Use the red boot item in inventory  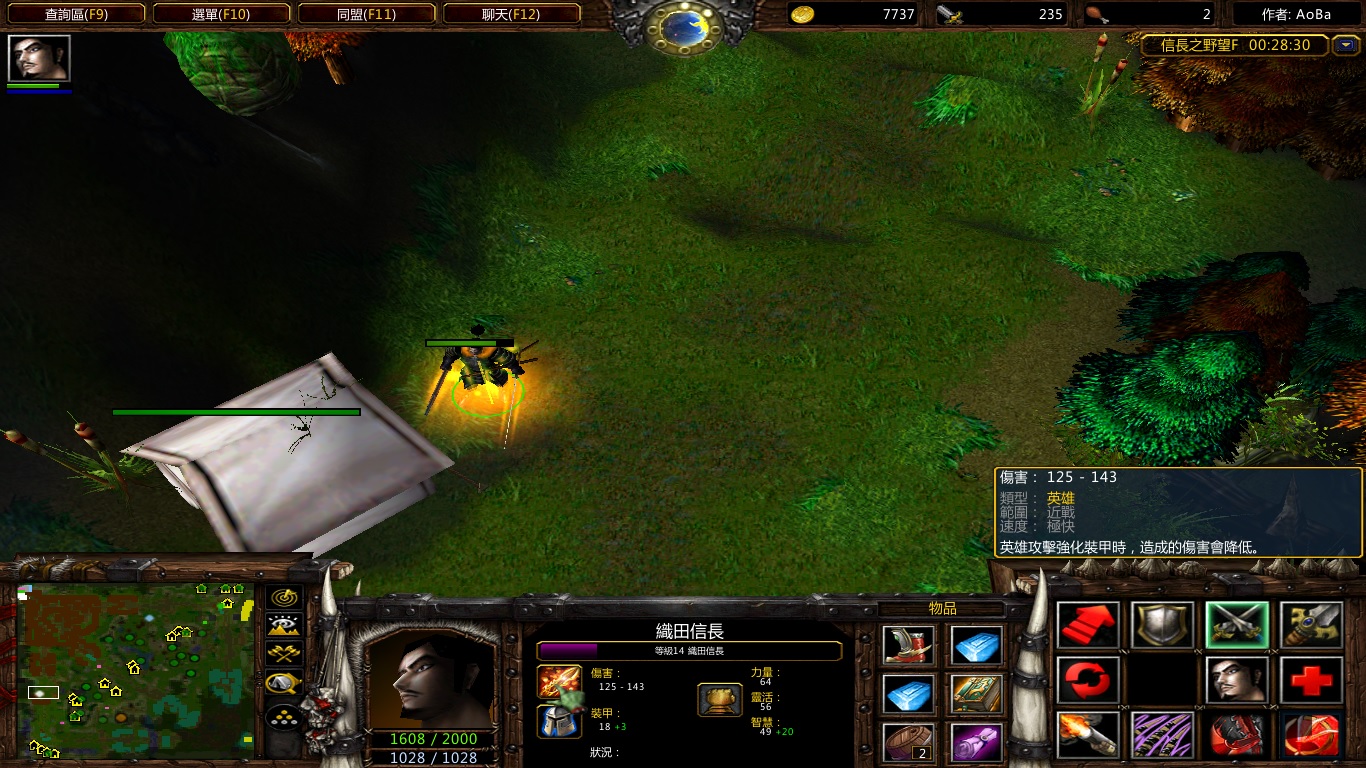coord(909,645)
